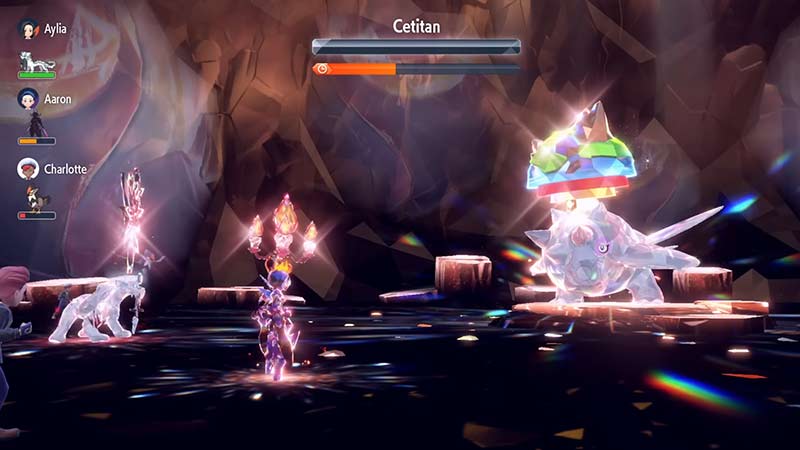The width and height of the screenshot is (800, 450).
Task: Select Aylia's trainer portrait
Action: click(x=28, y=29)
